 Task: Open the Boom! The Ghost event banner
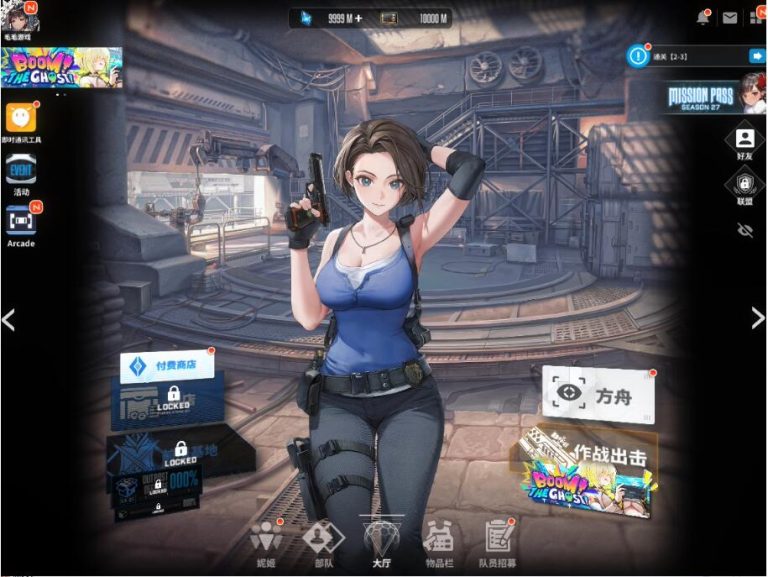(x=62, y=67)
